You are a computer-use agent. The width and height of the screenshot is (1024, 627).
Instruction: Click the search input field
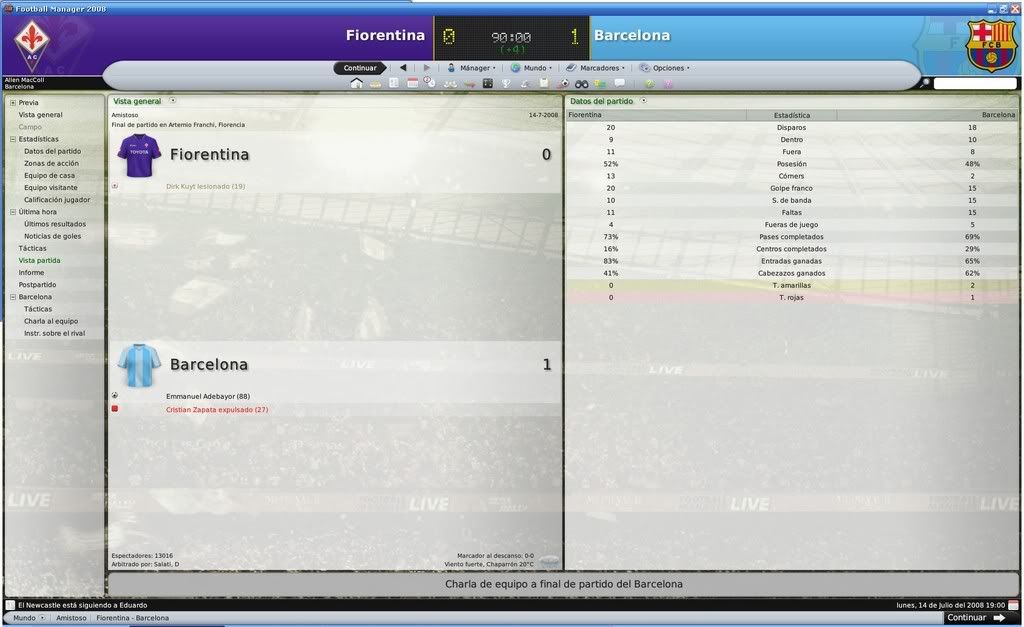[975, 83]
